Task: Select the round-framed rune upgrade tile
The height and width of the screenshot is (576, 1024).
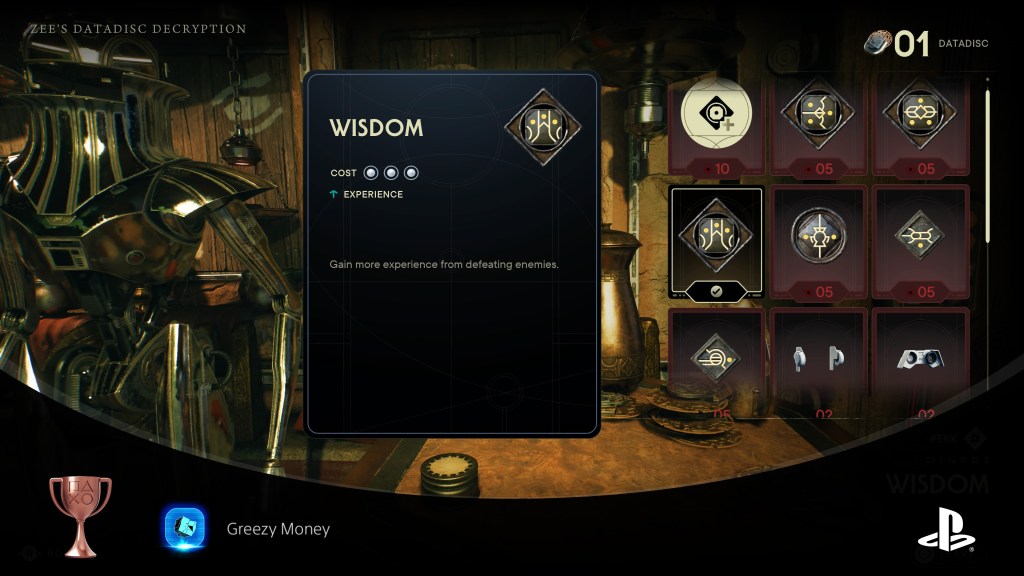Action: point(818,239)
